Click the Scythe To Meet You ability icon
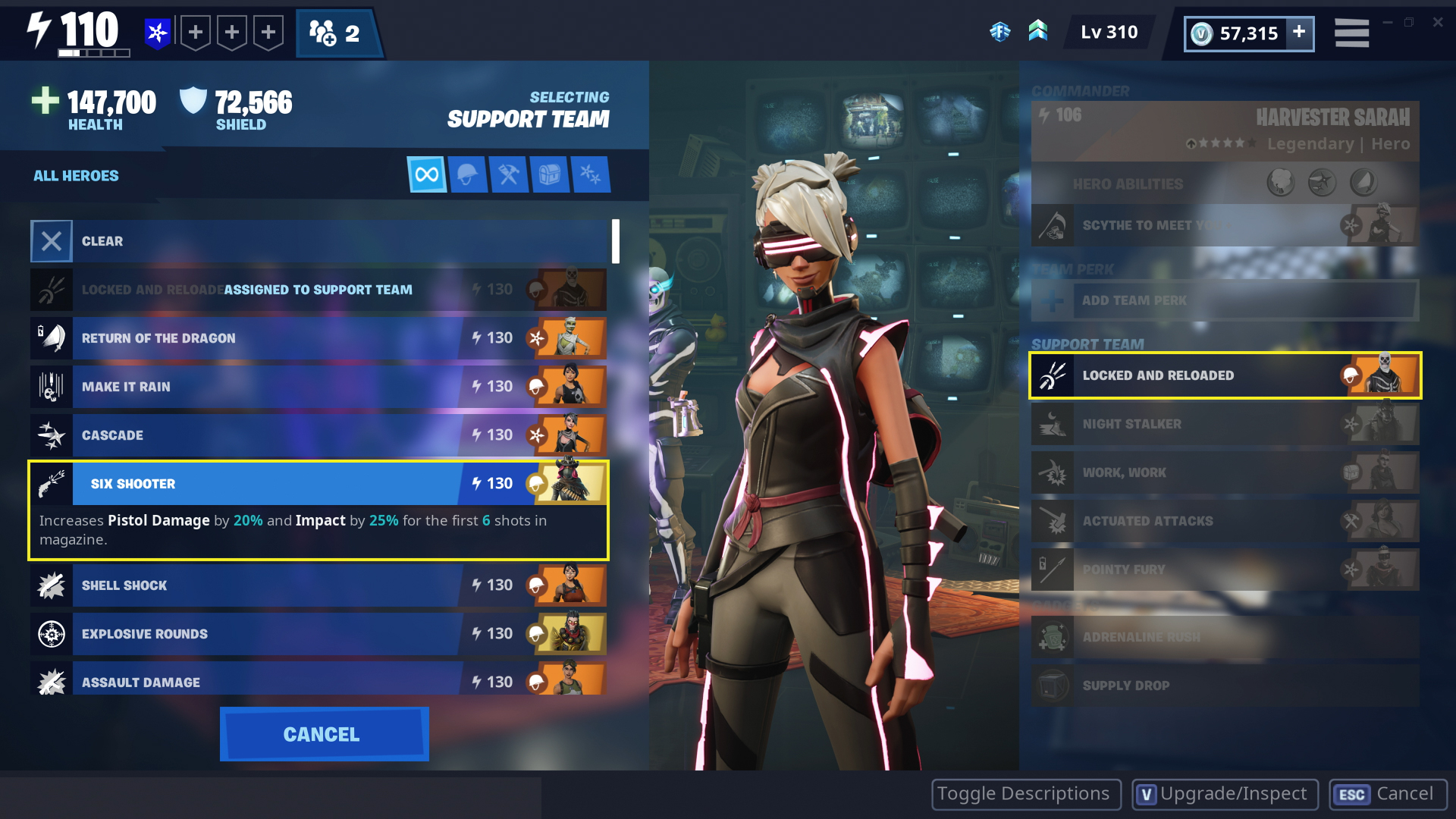Viewport: 1456px width, 819px height. tap(1053, 225)
